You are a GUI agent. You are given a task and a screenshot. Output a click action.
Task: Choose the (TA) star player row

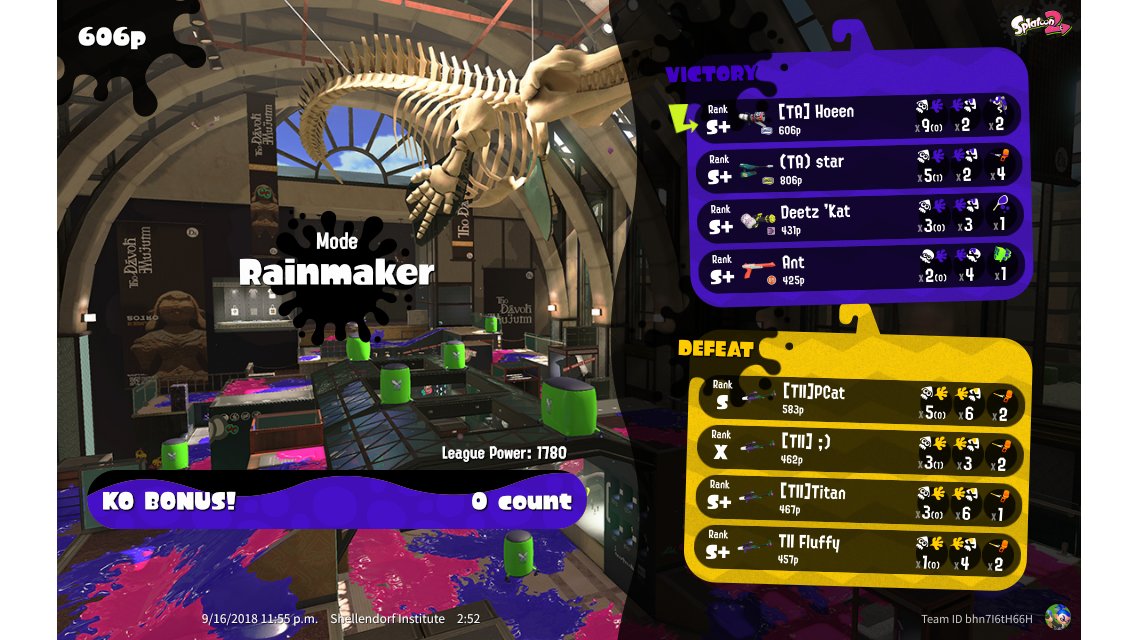(860, 168)
